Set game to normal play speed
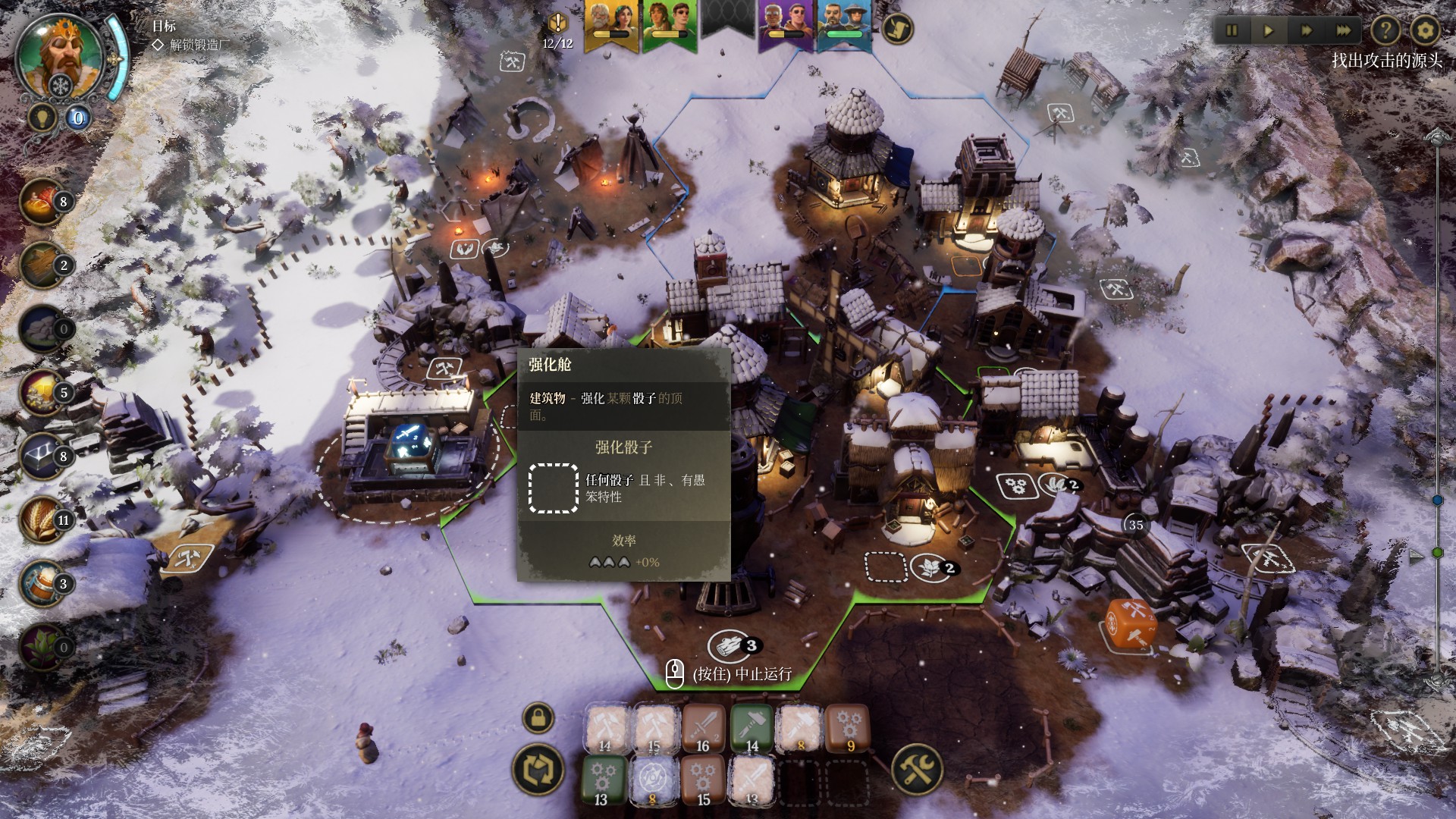 tap(1269, 31)
